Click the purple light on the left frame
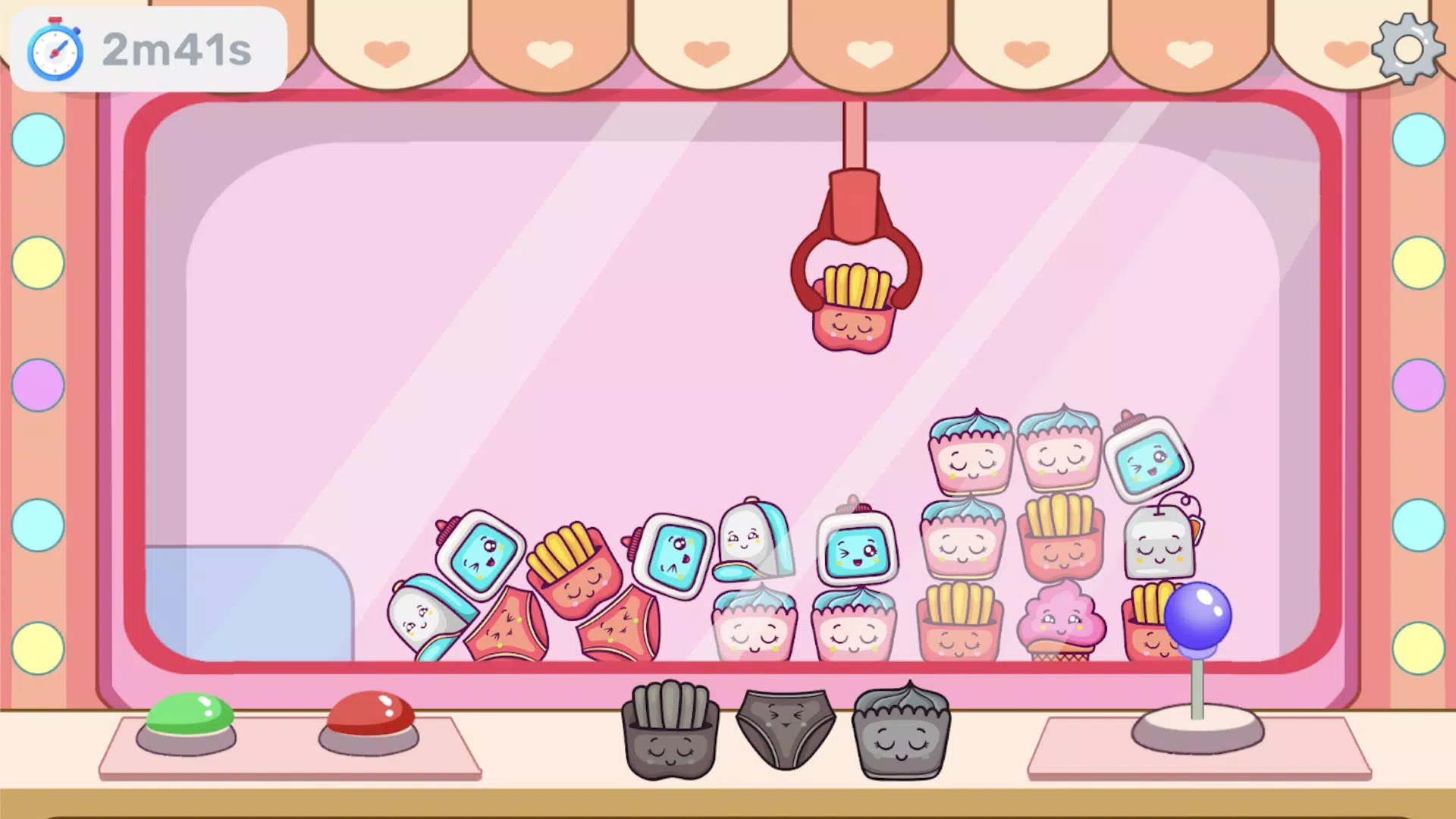 [x=37, y=387]
